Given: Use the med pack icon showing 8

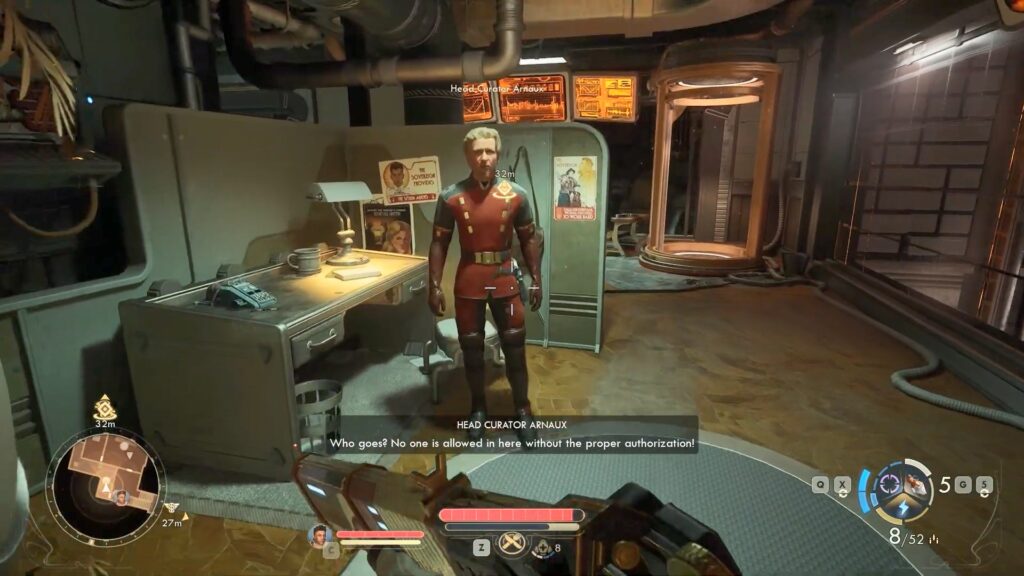Looking at the screenshot, I should [x=543, y=547].
